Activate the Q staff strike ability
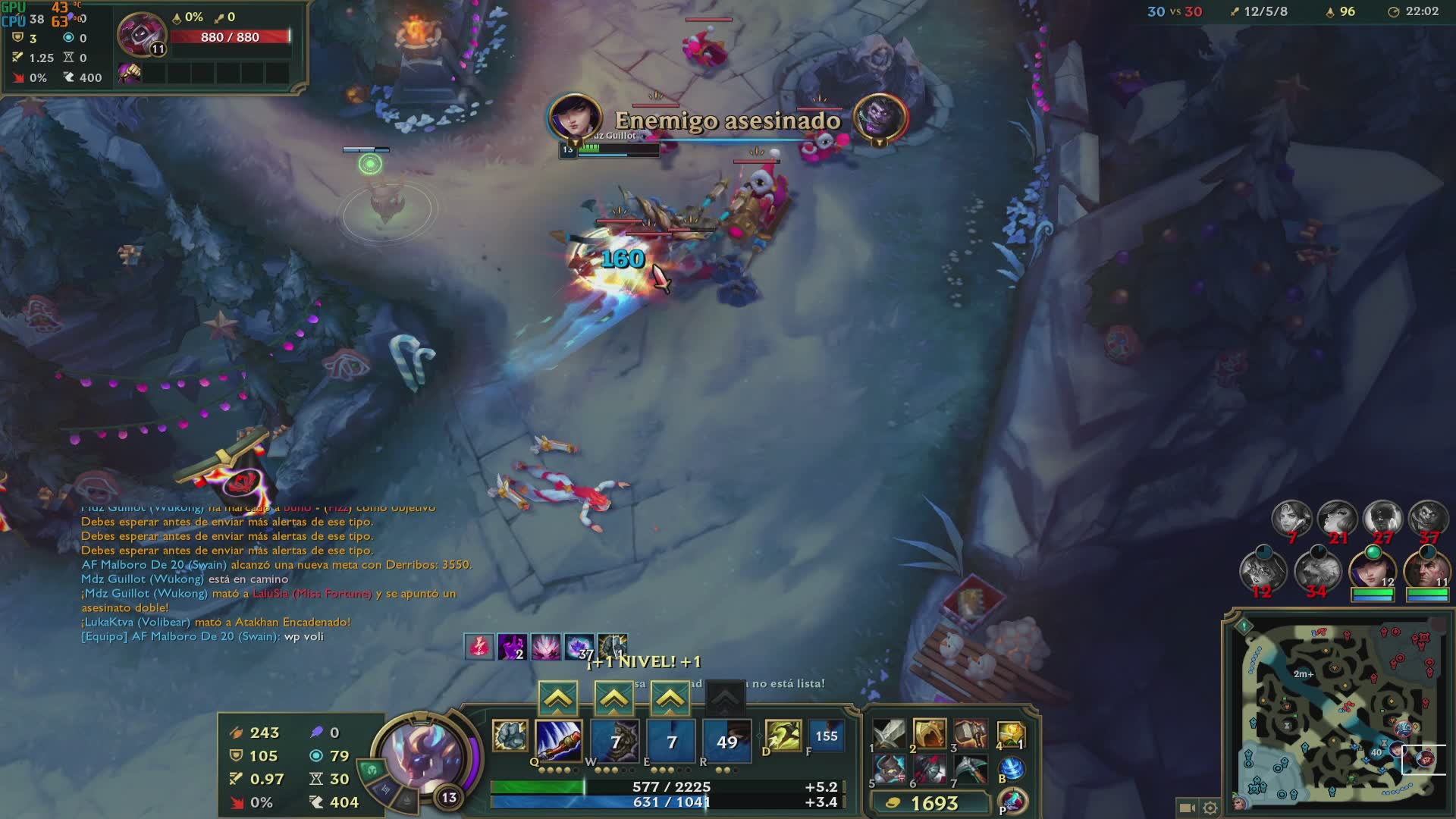The width and height of the screenshot is (1456, 819). pyautogui.click(x=559, y=740)
